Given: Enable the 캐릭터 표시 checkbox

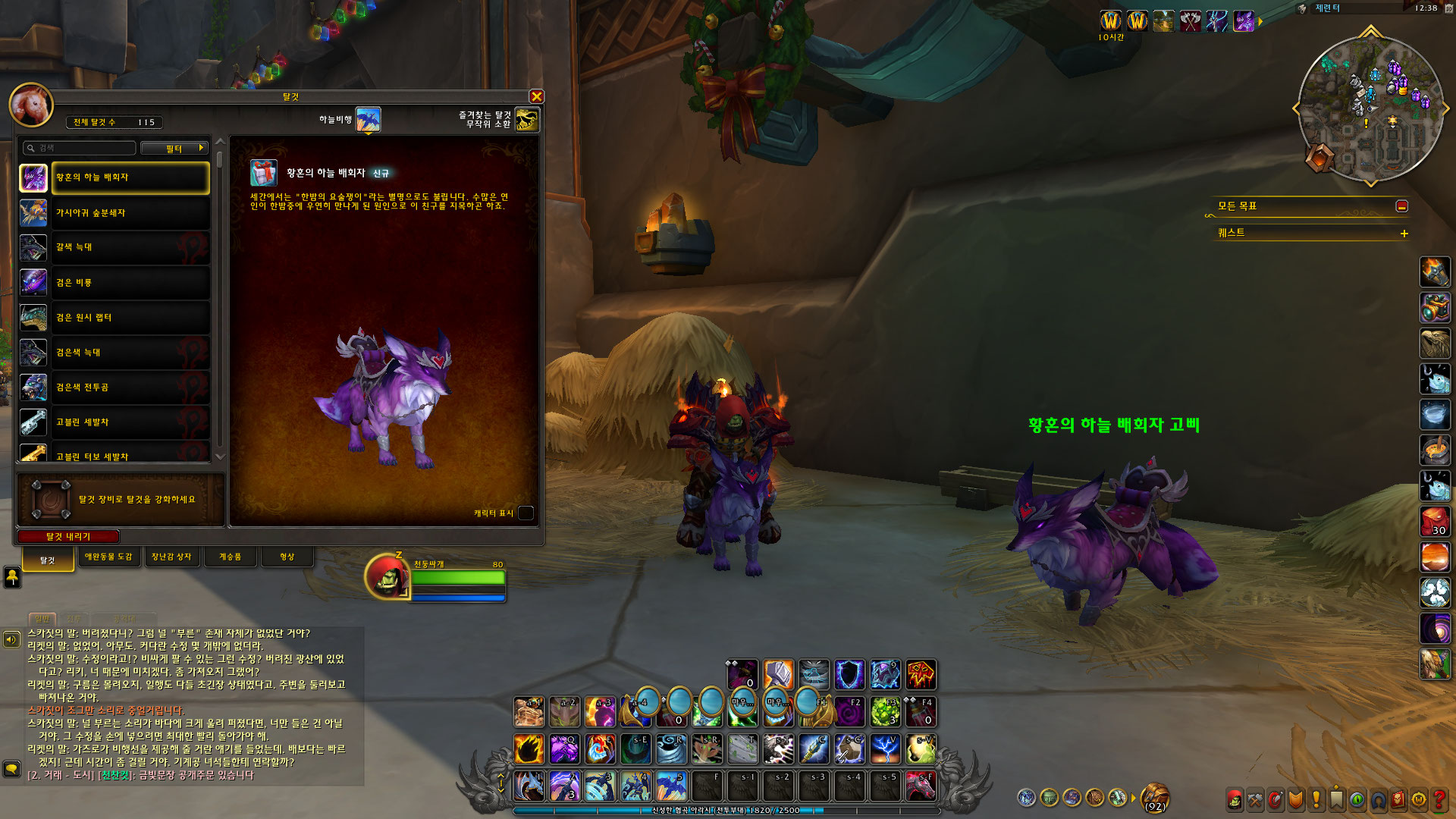Looking at the screenshot, I should (x=525, y=513).
